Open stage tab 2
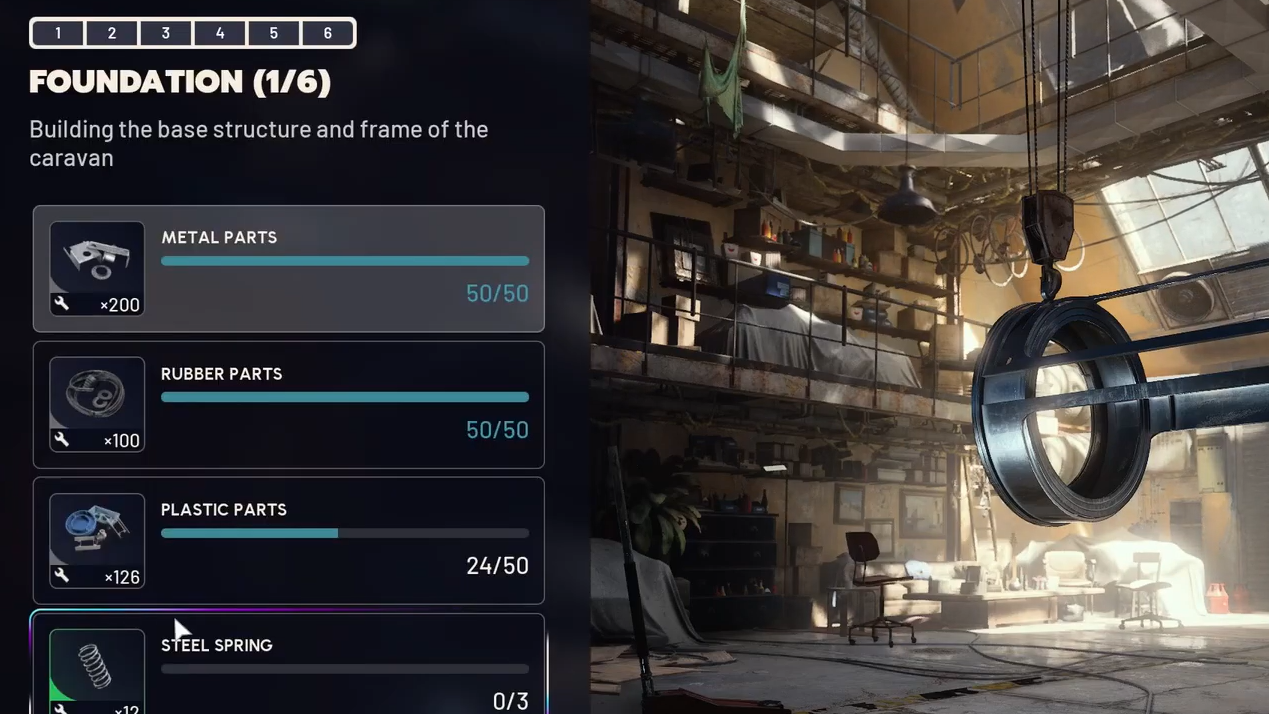The width and height of the screenshot is (1269, 714). click(112, 33)
